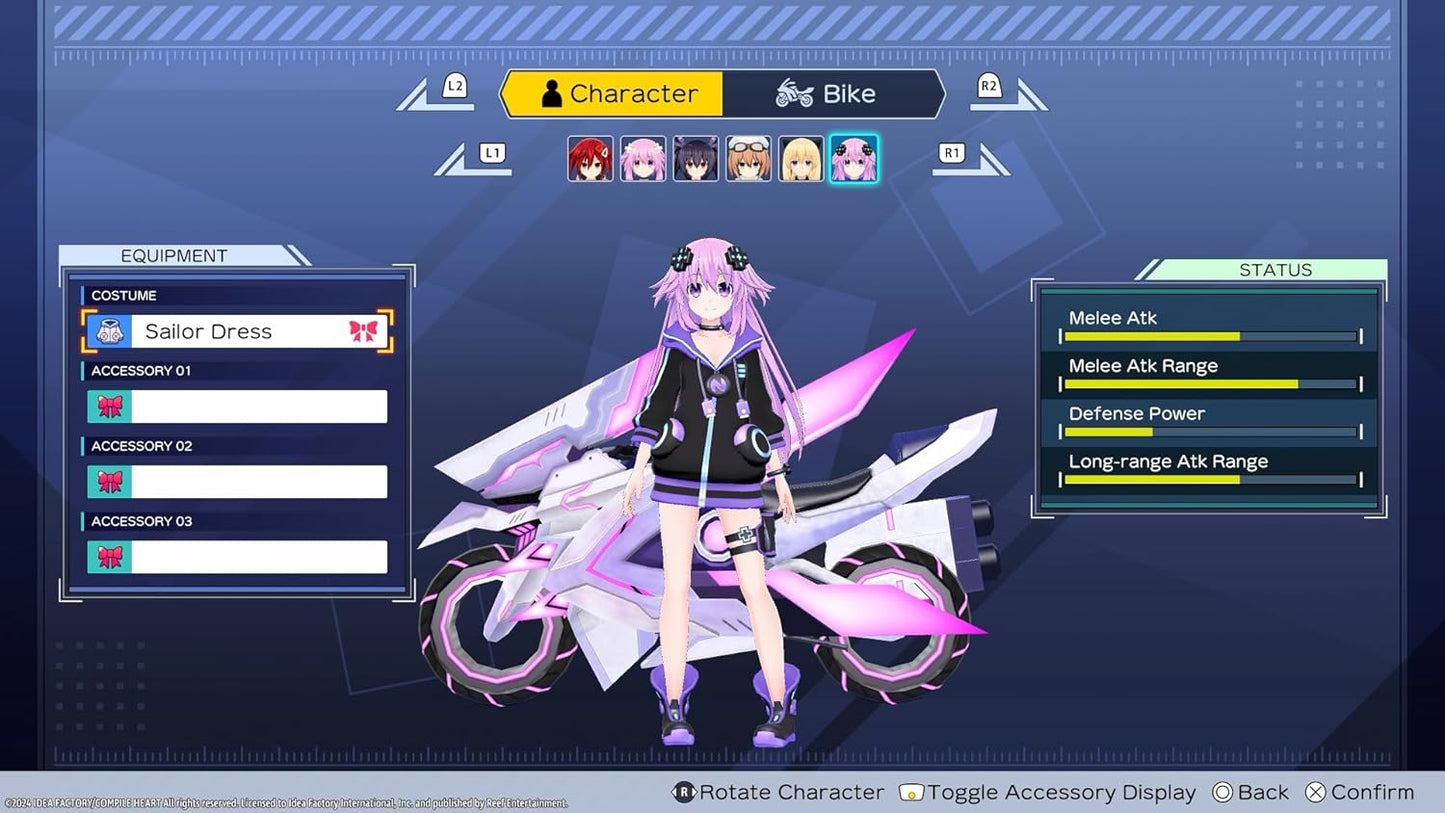The width and height of the screenshot is (1445, 813).
Task: Click the bow icon in Accessory 01 slot
Action: pyautogui.click(x=109, y=406)
